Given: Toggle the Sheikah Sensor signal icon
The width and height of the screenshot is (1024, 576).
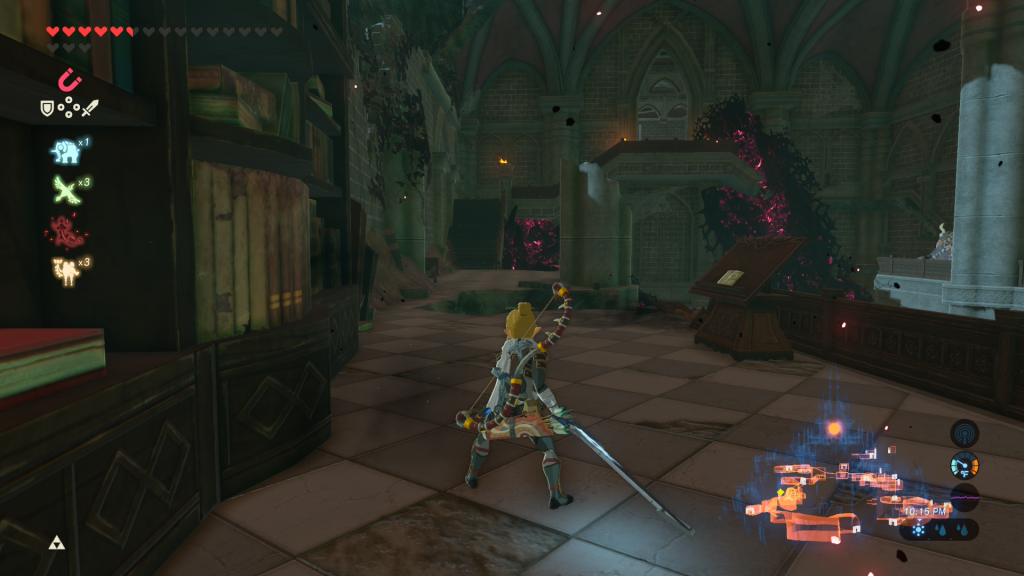Looking at the screenshot, I should pos(964,433).
